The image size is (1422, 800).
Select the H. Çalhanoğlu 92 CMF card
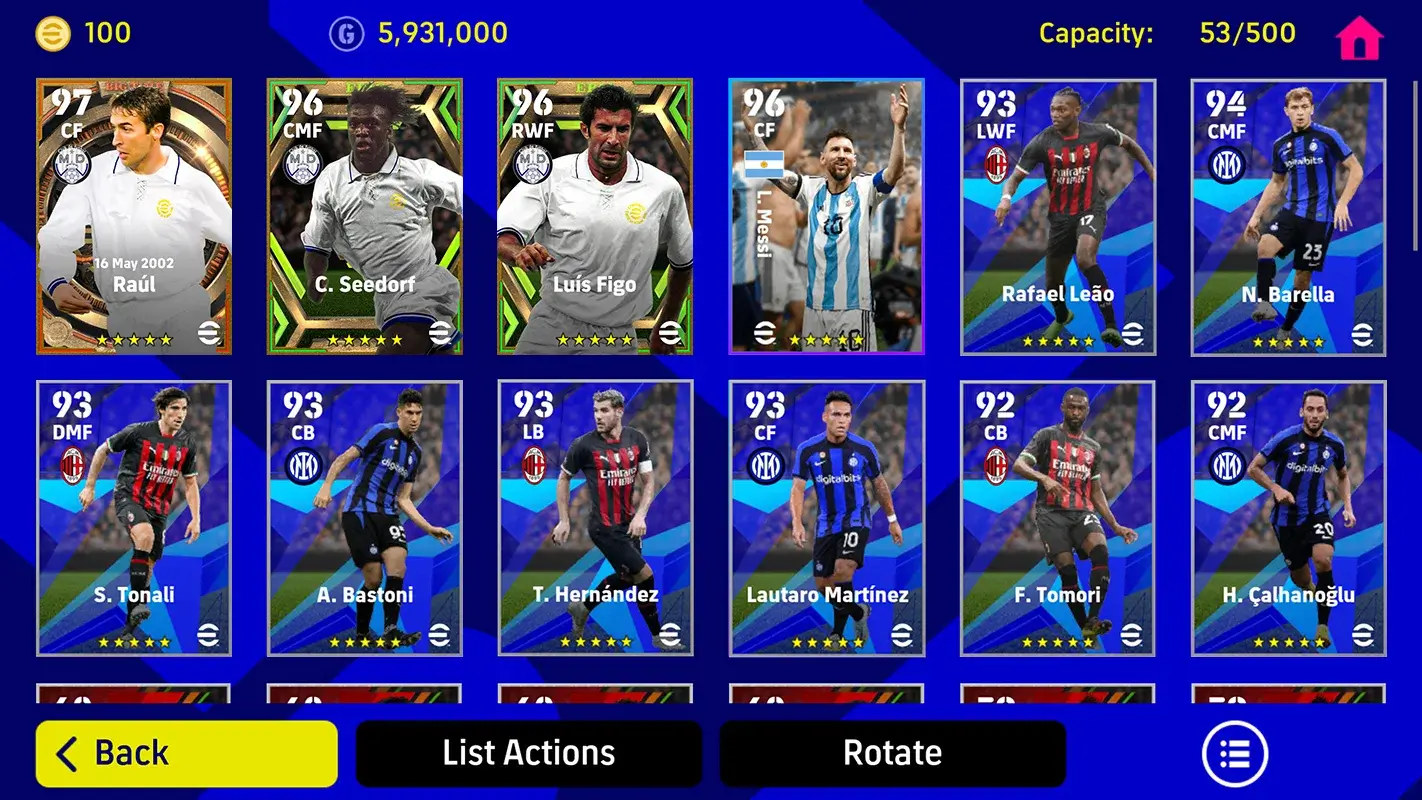tap(1286, 517)
